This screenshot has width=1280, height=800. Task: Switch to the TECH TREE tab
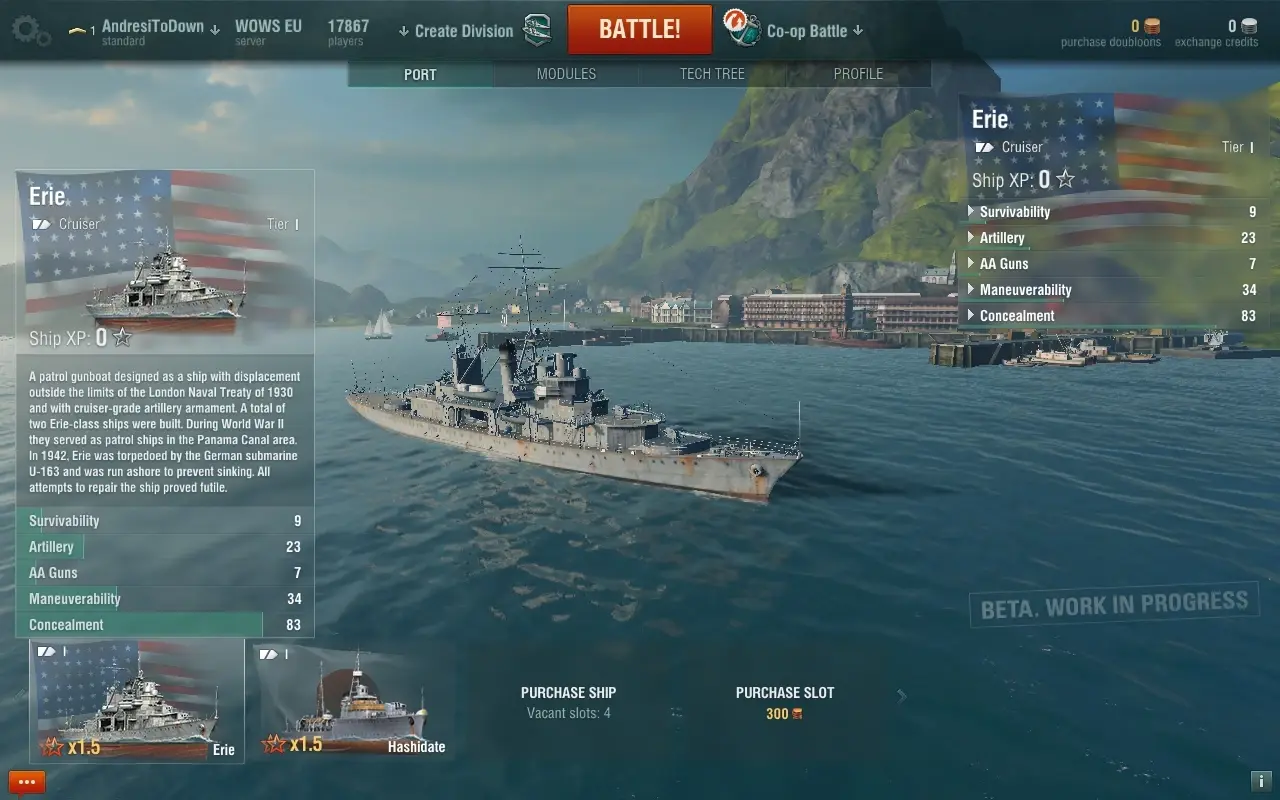point(712,73)
